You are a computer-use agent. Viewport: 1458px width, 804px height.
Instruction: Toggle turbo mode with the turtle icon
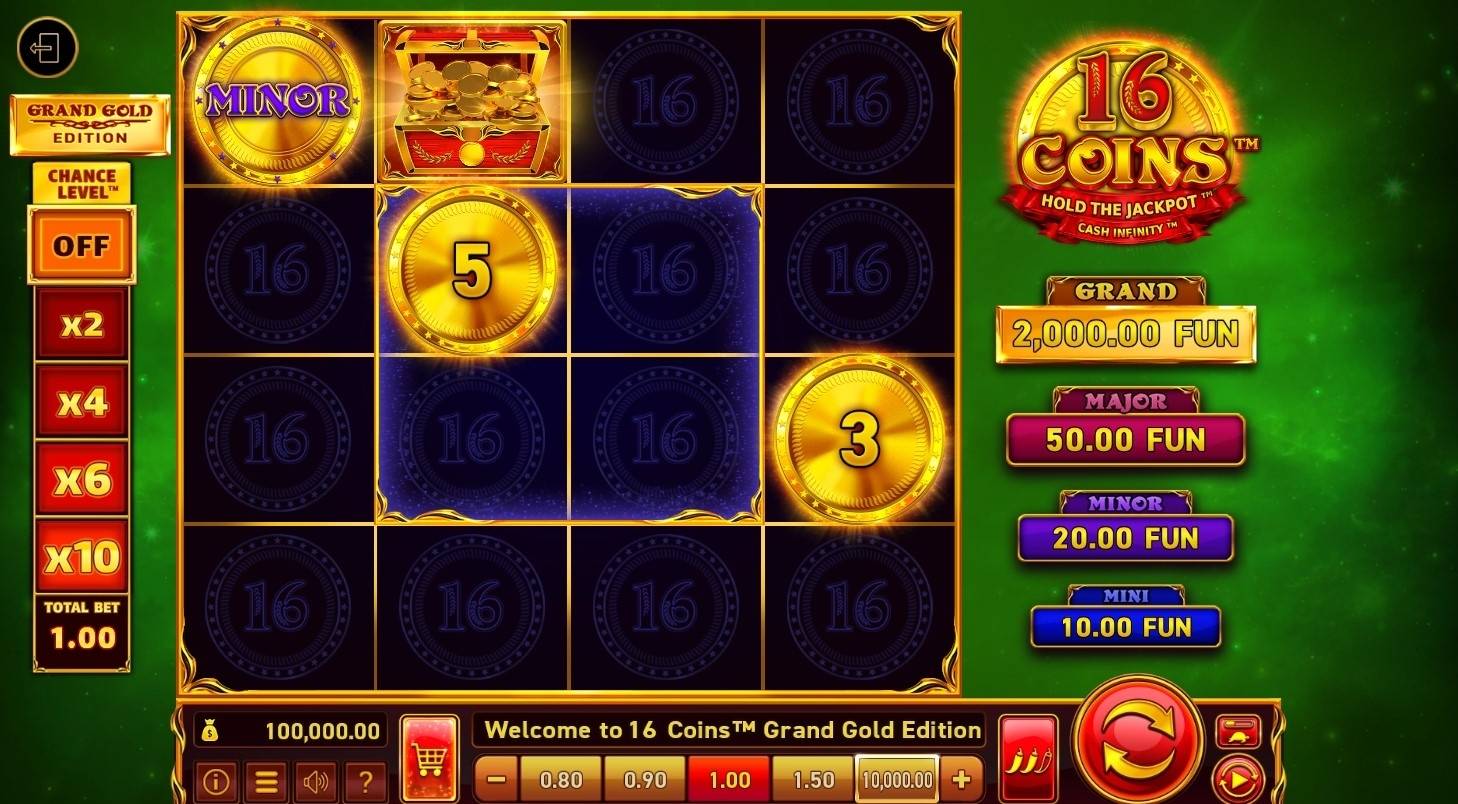coord(1236,733)
